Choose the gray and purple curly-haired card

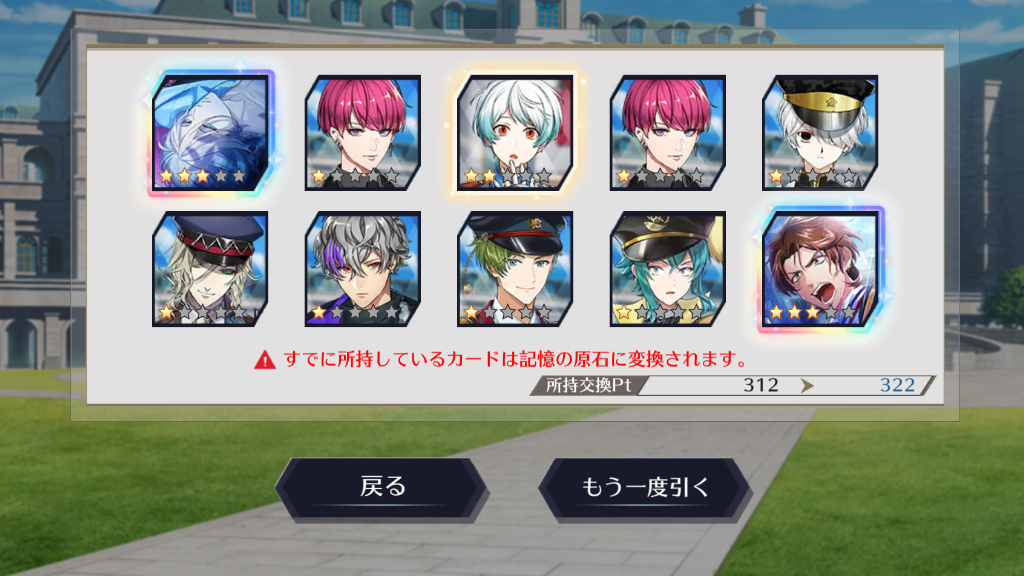[x=363, y=269]
